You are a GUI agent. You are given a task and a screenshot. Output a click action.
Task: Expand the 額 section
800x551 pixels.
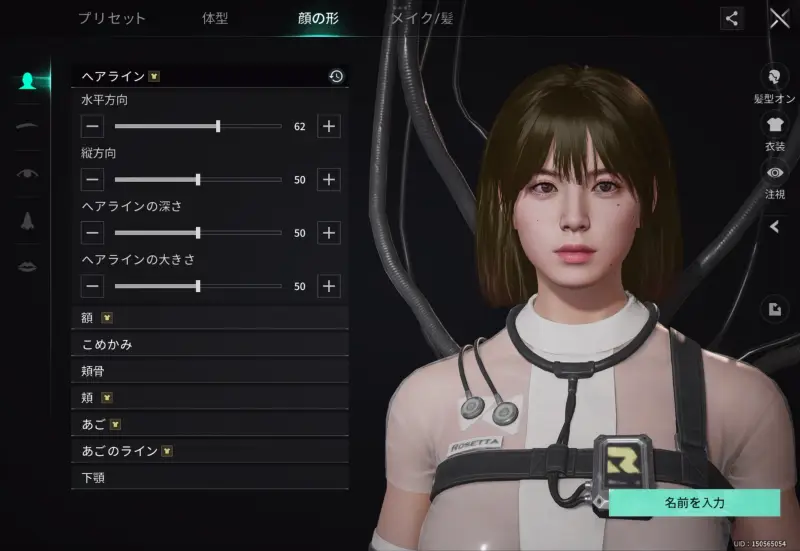[x=210, y=318]
